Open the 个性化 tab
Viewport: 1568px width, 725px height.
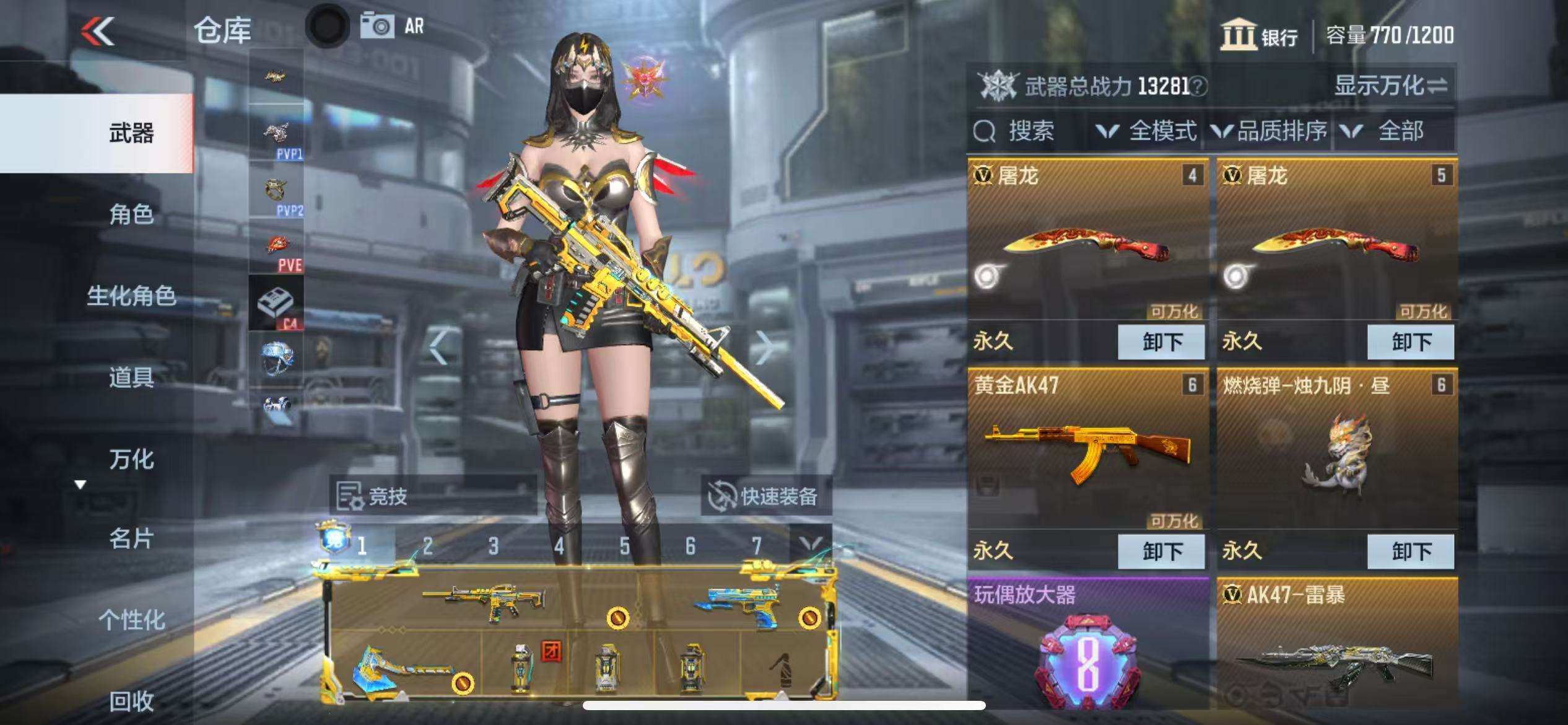131,619
